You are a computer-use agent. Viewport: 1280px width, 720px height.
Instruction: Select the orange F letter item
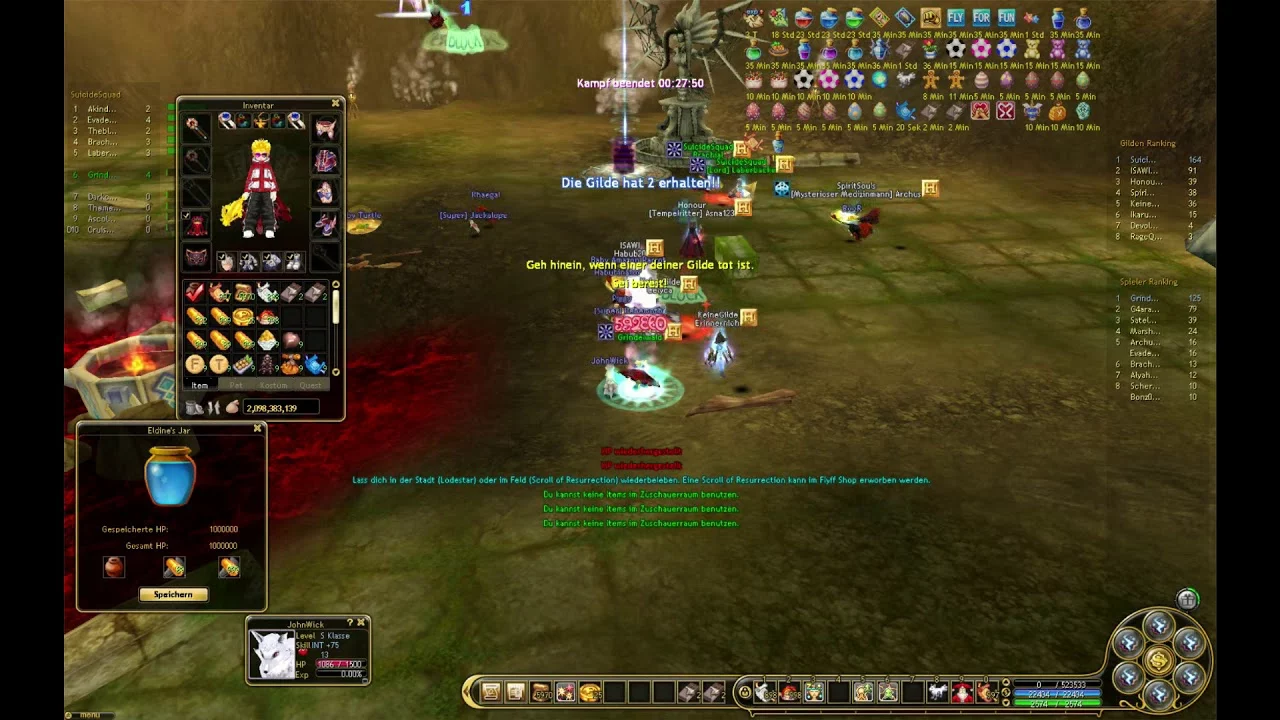196,365
